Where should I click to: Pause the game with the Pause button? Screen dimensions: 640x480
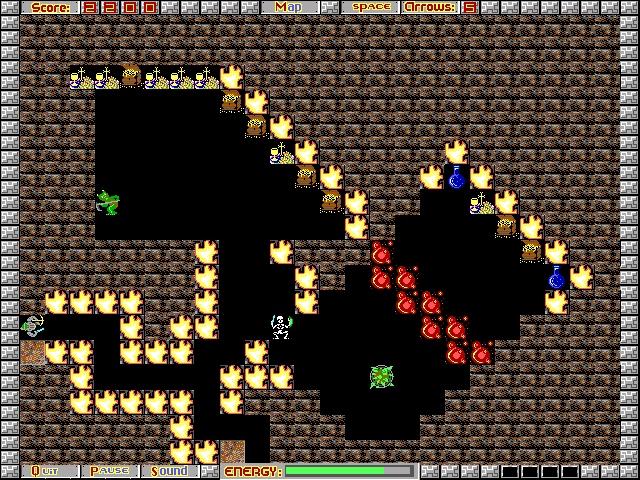pos(109,470)
